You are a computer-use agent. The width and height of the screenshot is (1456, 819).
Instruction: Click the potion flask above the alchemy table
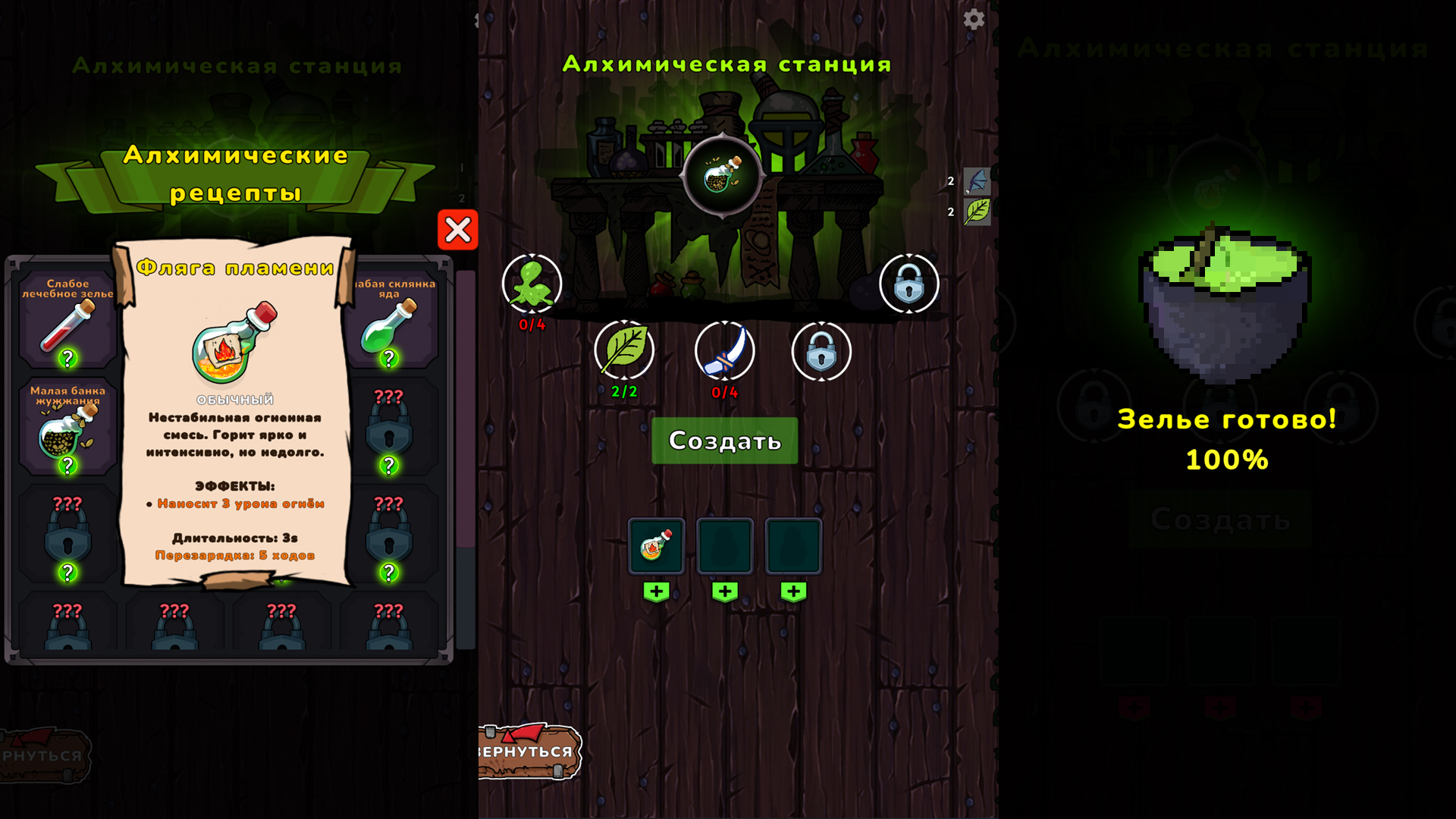720,177
